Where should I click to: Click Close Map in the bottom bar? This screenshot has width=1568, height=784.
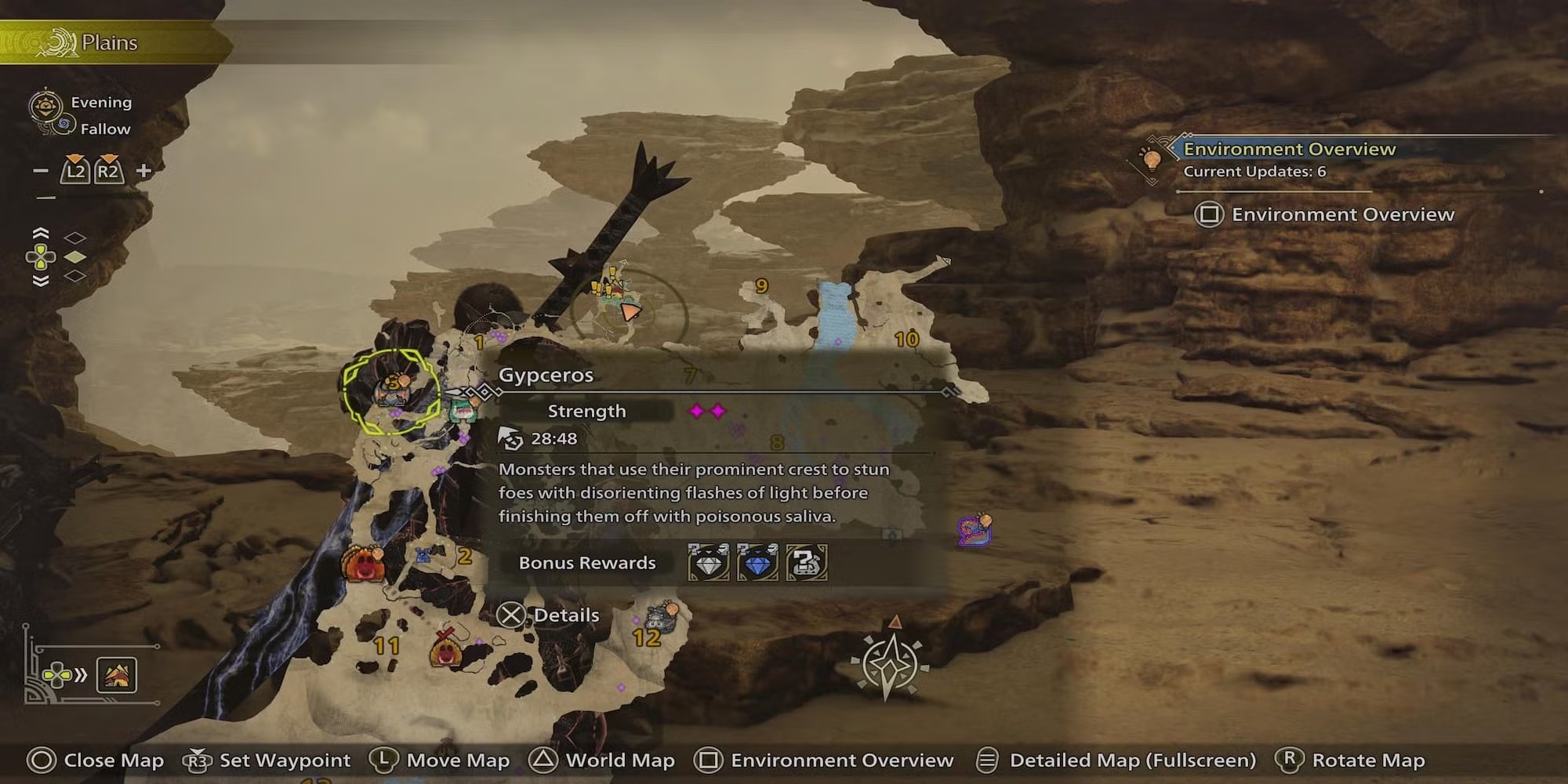tap(96, 760)
